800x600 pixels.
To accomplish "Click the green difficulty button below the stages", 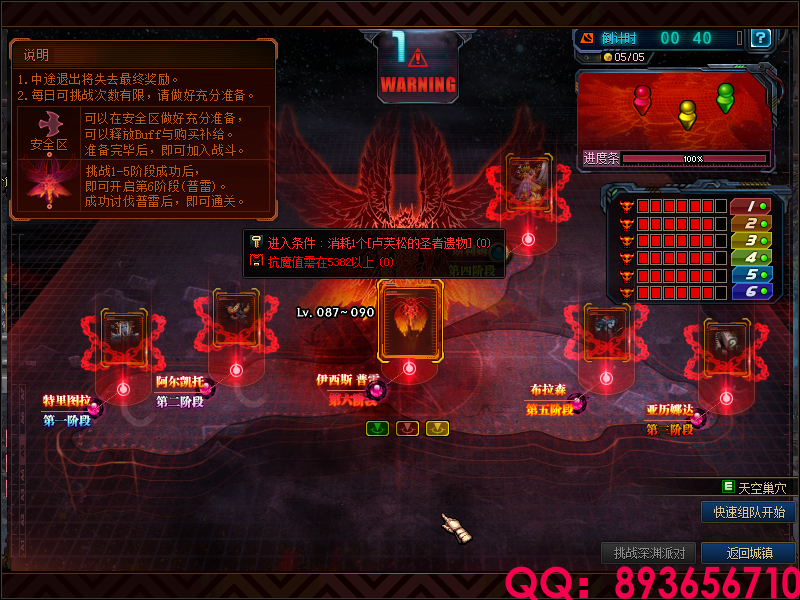I will [377, 428].
